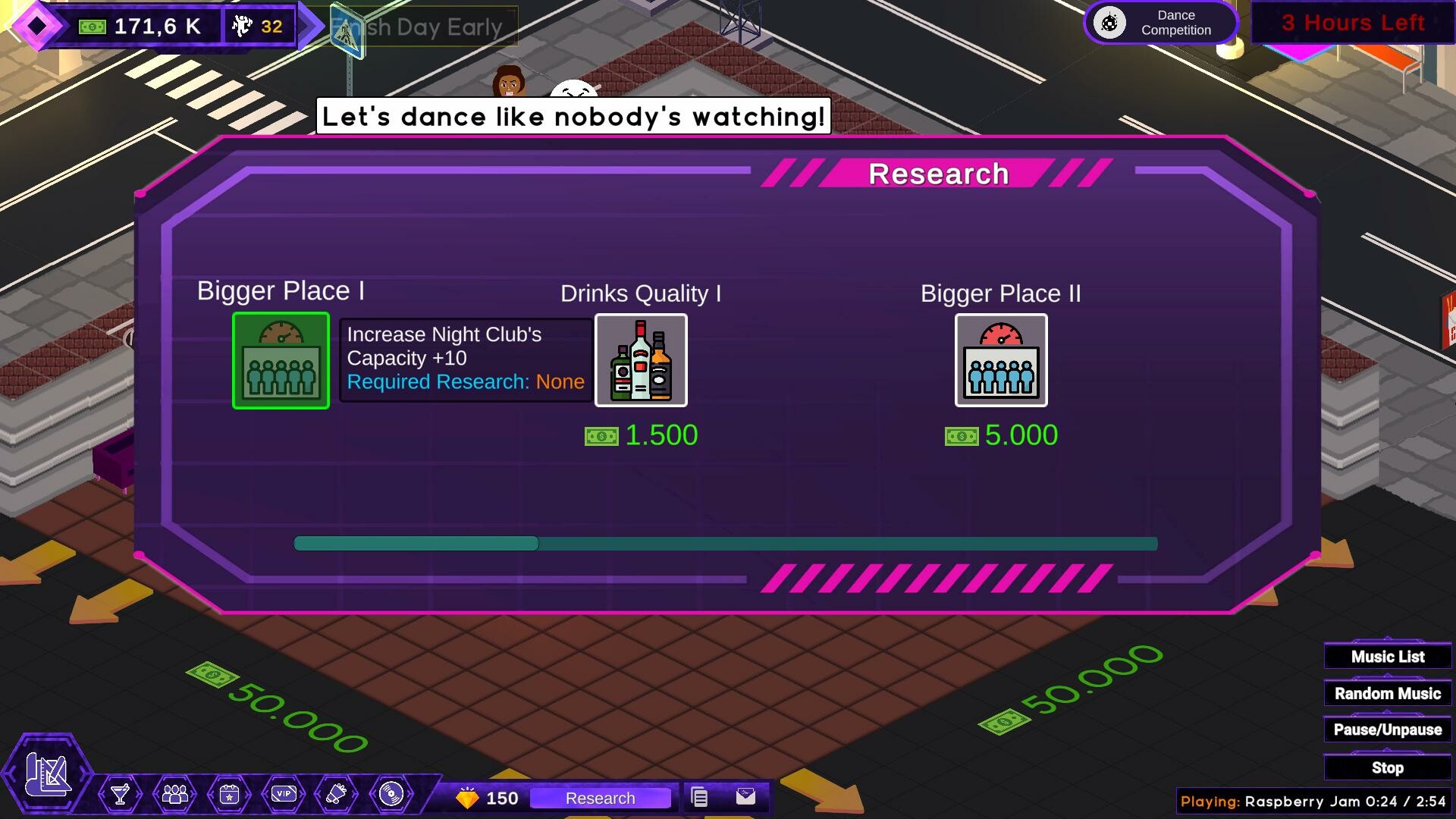This screenshot has height=819, width=1456.
Task: Select the Bigger Place I research
Action: click(281, 360)
